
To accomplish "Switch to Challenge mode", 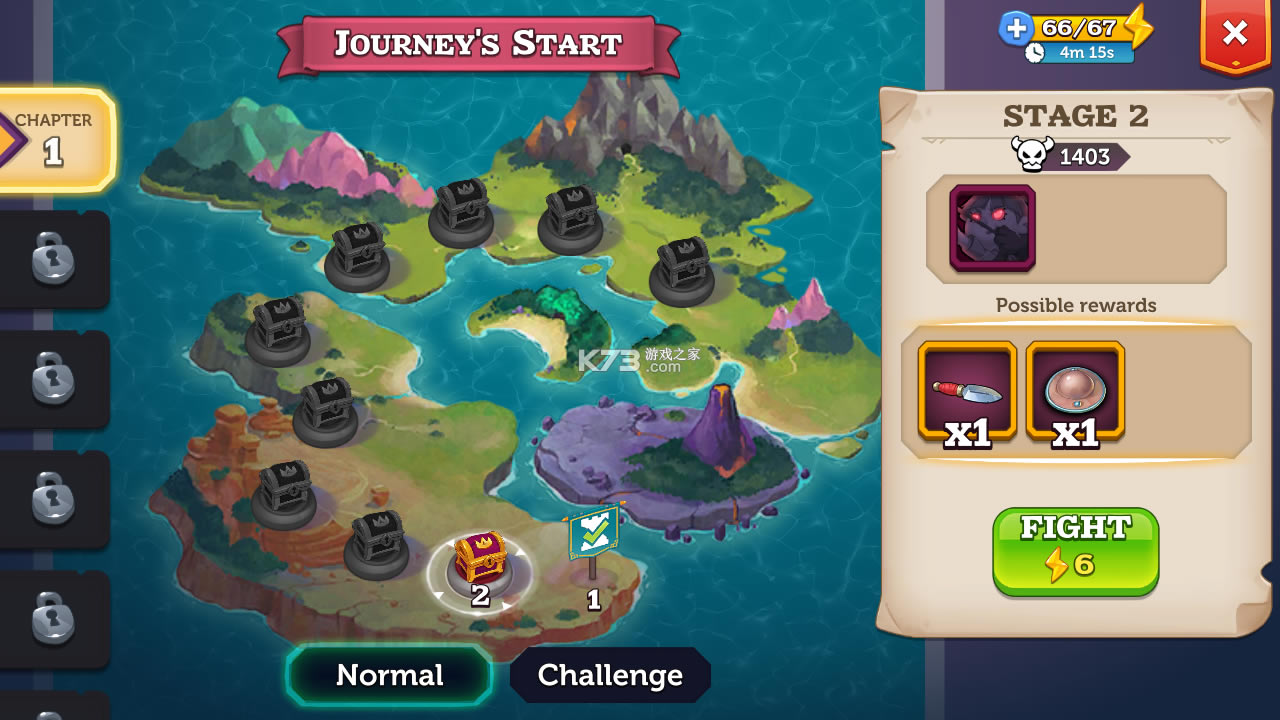I will pyautogui.click(x=610, y=675).
